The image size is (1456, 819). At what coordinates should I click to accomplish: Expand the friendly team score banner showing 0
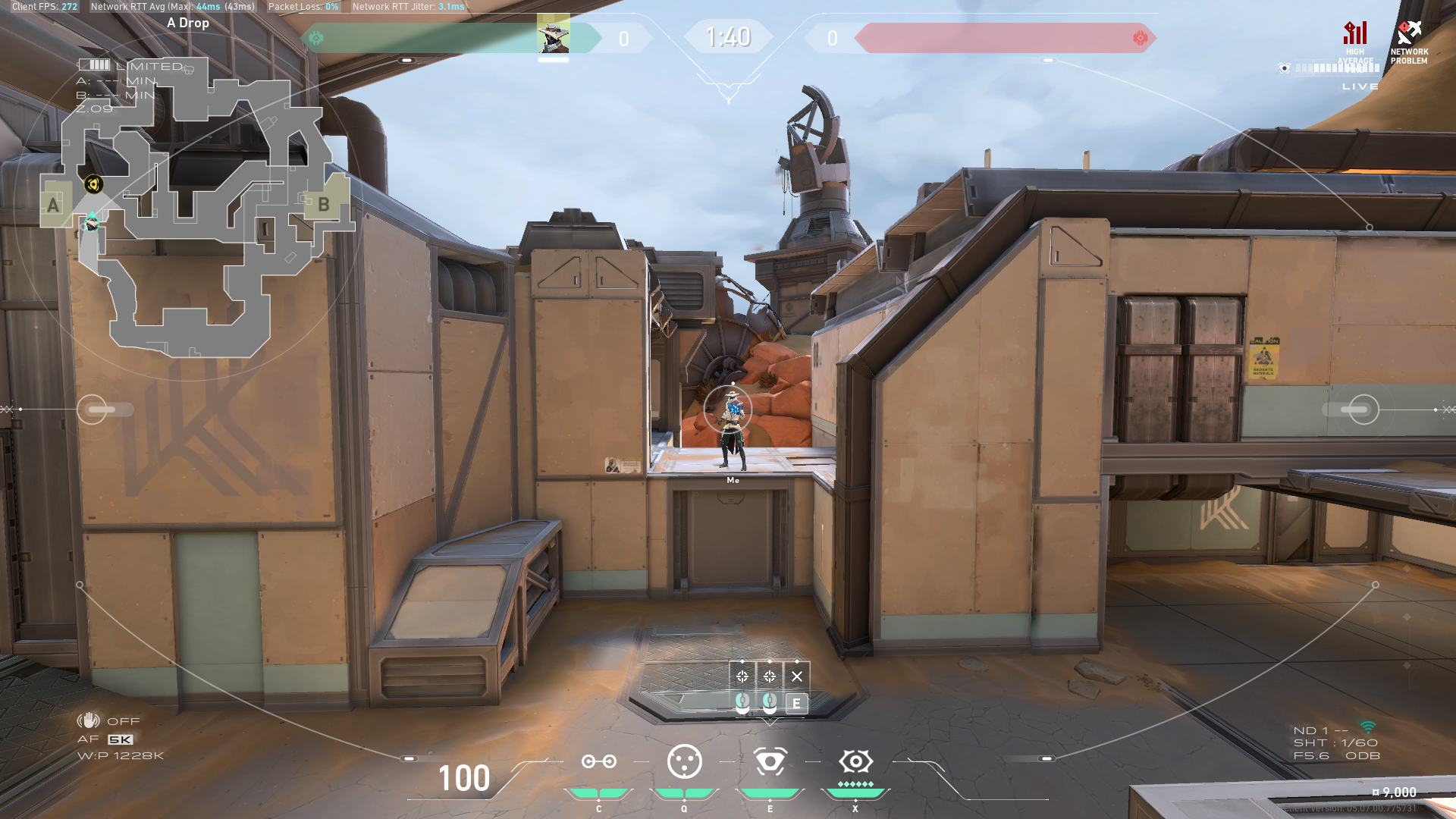[x=623, y=39]
